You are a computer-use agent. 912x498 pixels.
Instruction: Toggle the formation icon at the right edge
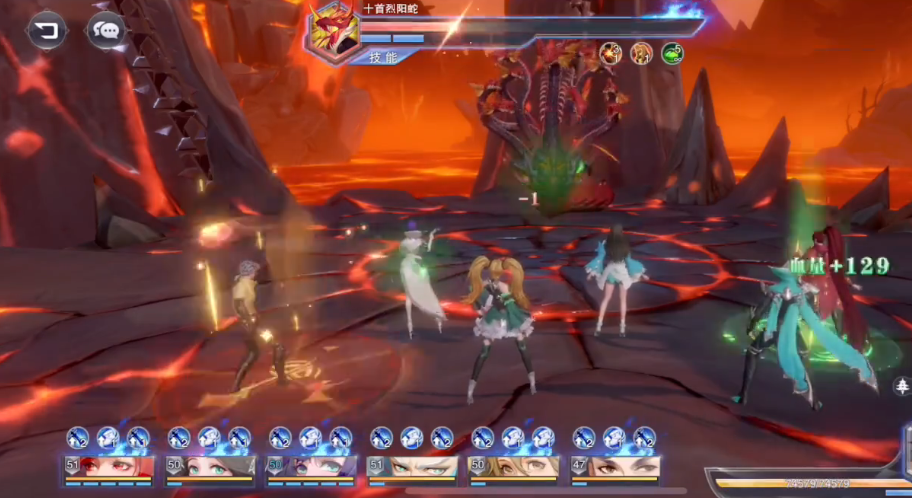[x=902, y=385]
